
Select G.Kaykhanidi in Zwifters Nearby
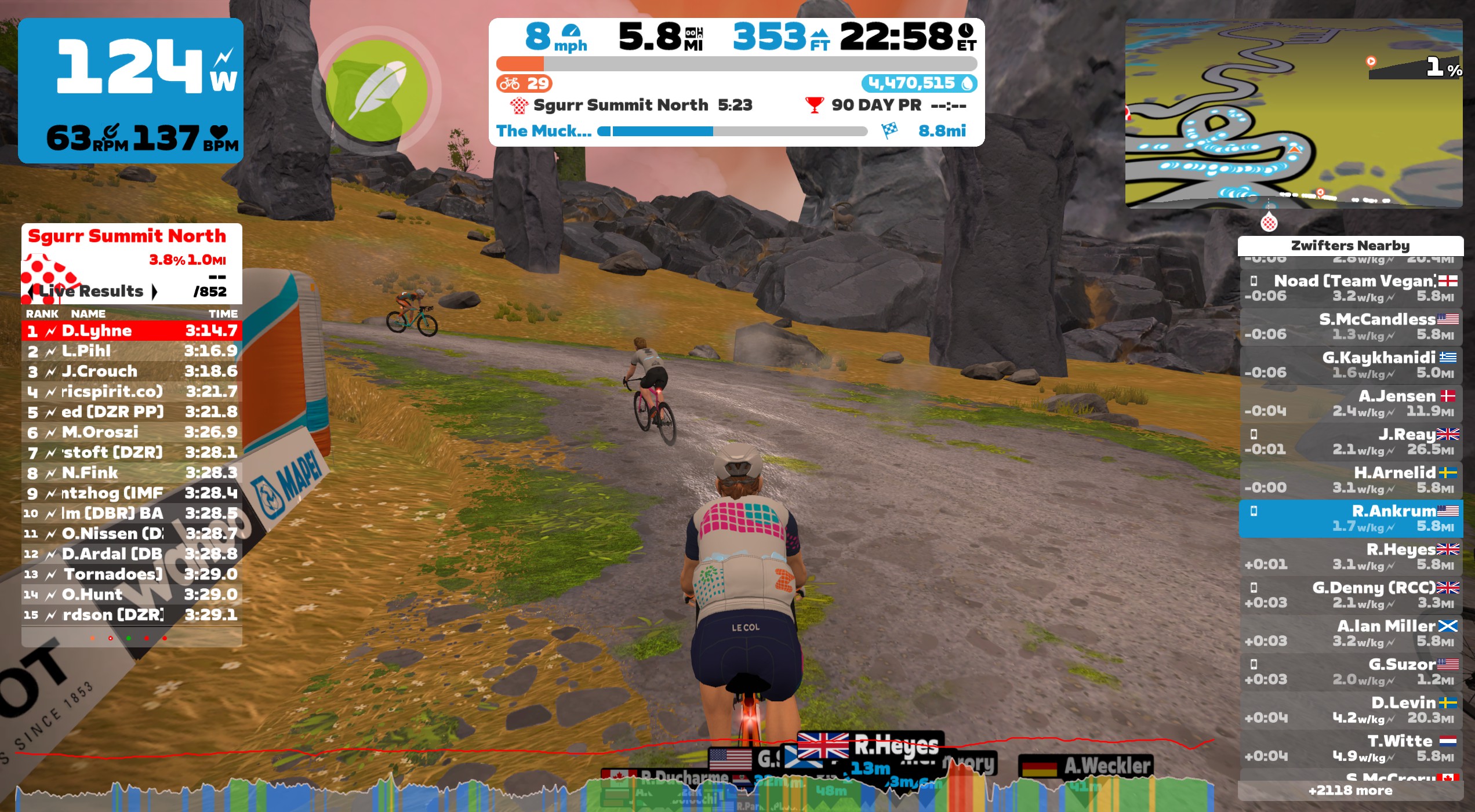1350,365
